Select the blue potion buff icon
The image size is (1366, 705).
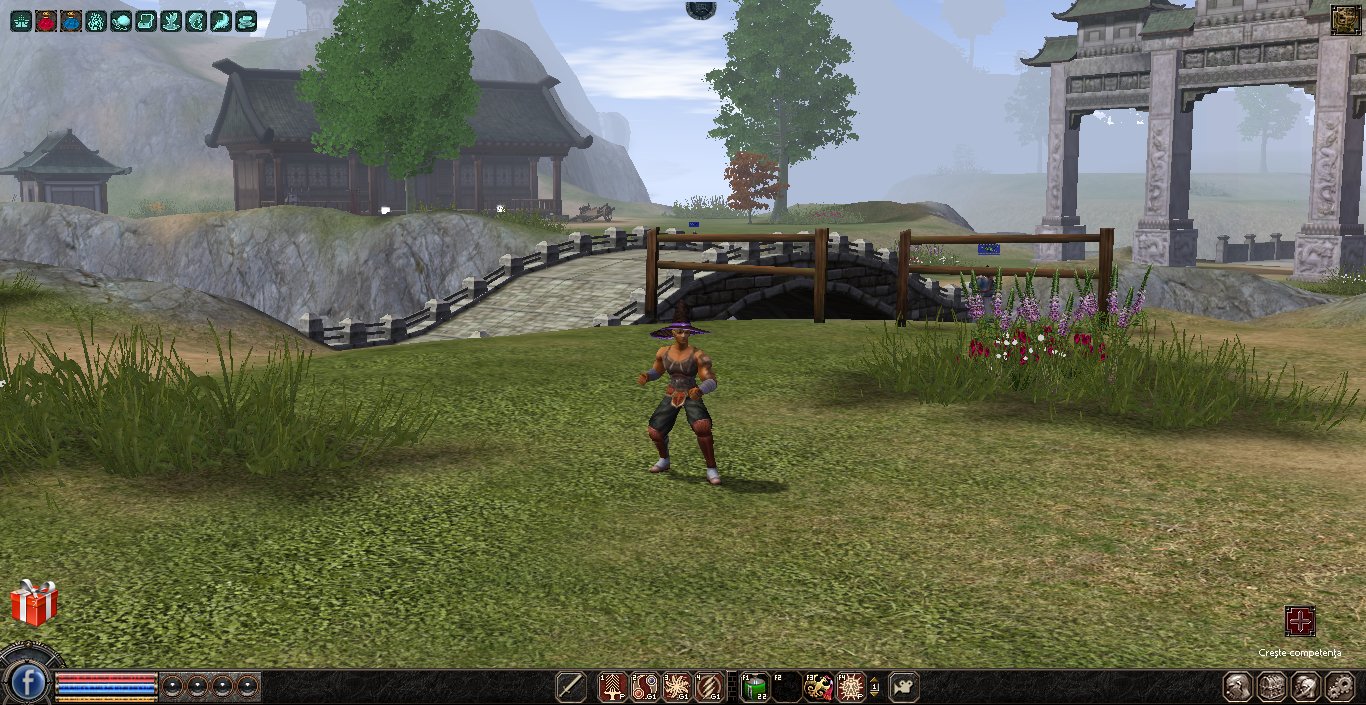point(71,21)
